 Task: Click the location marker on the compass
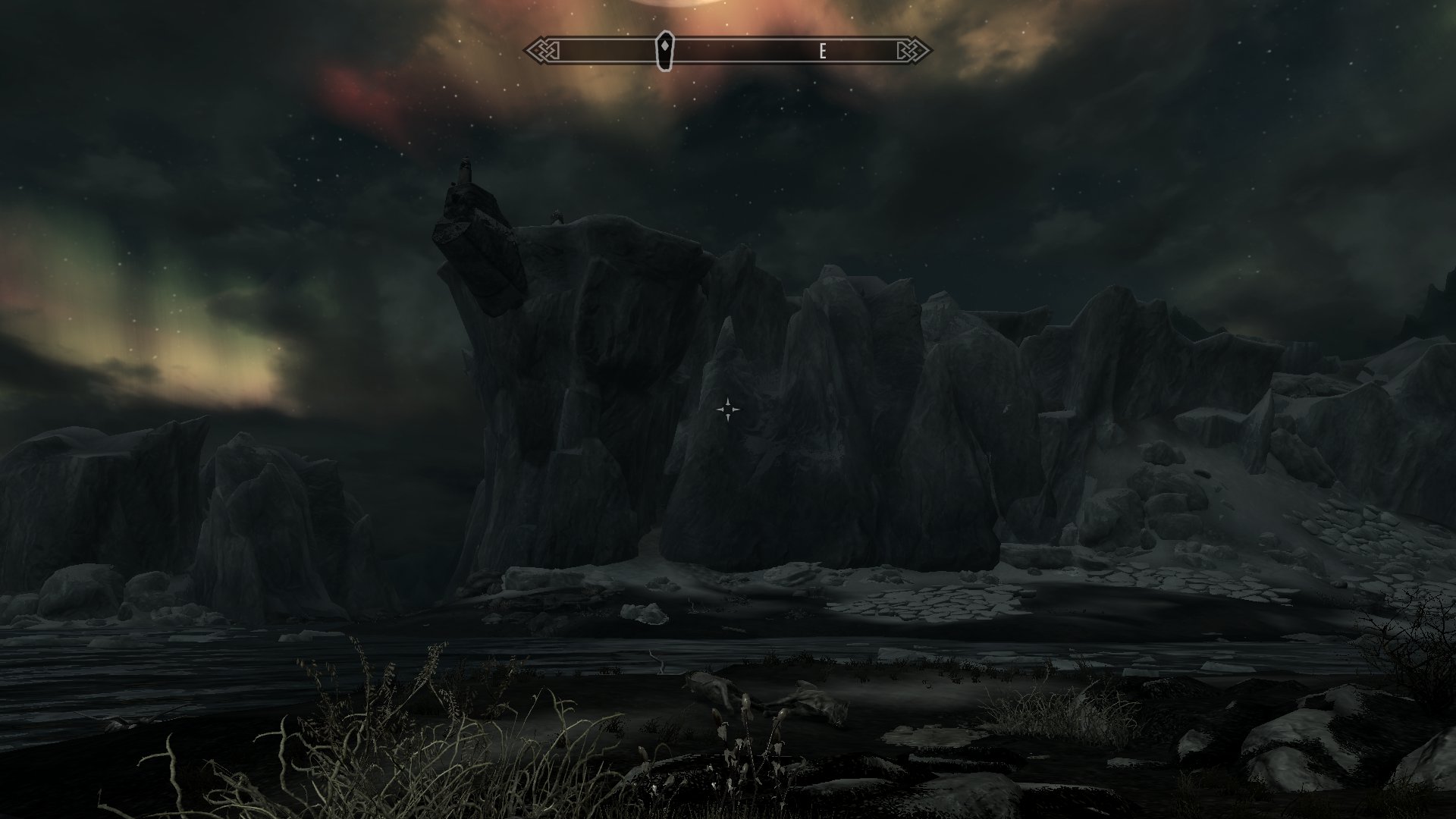point(664,51)
